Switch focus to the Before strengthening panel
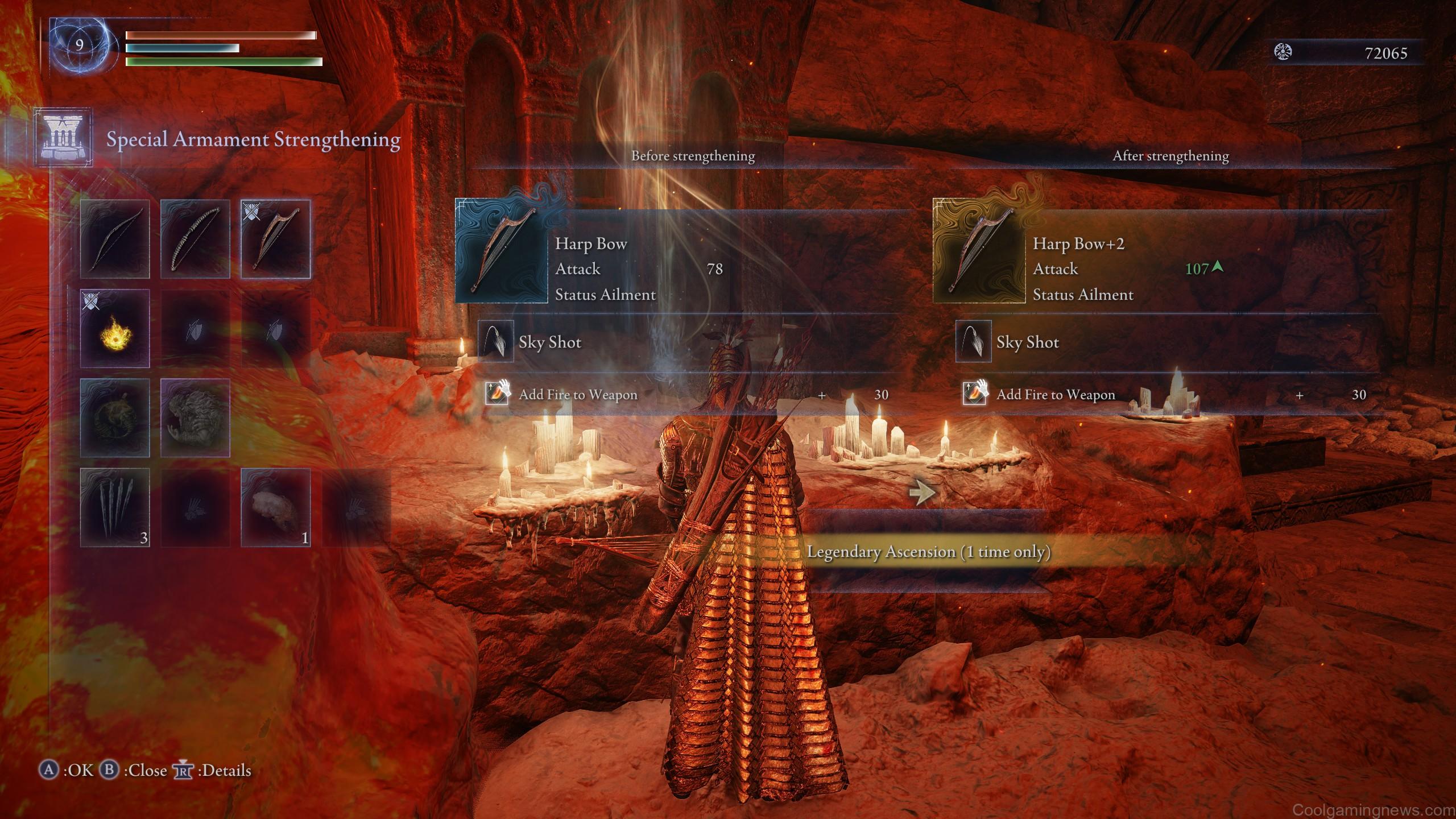Image resolution: width=1456 pixels, height=819 pixels. coord(692,155)
